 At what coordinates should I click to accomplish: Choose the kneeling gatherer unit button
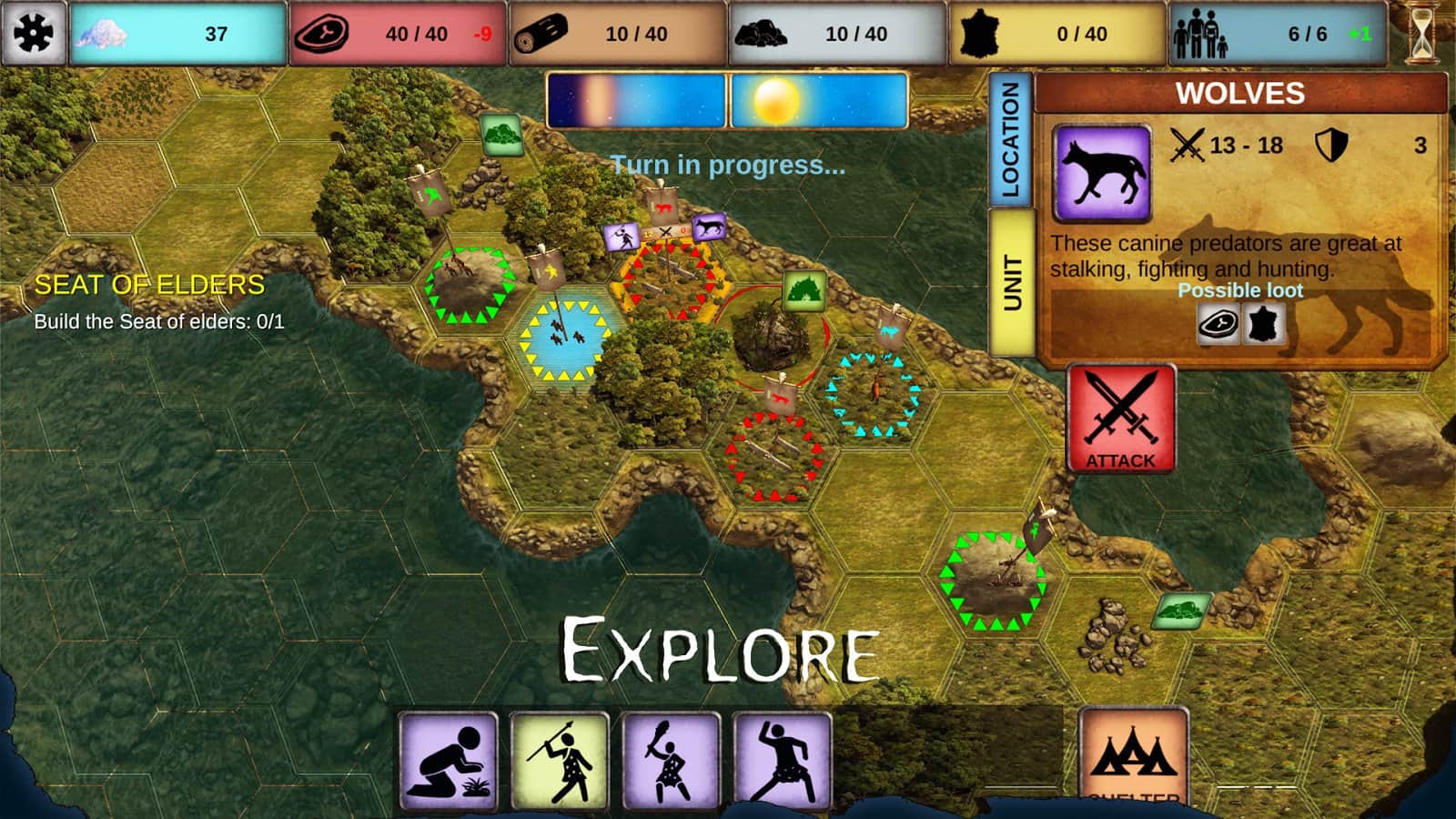click(x=449, y=761)
